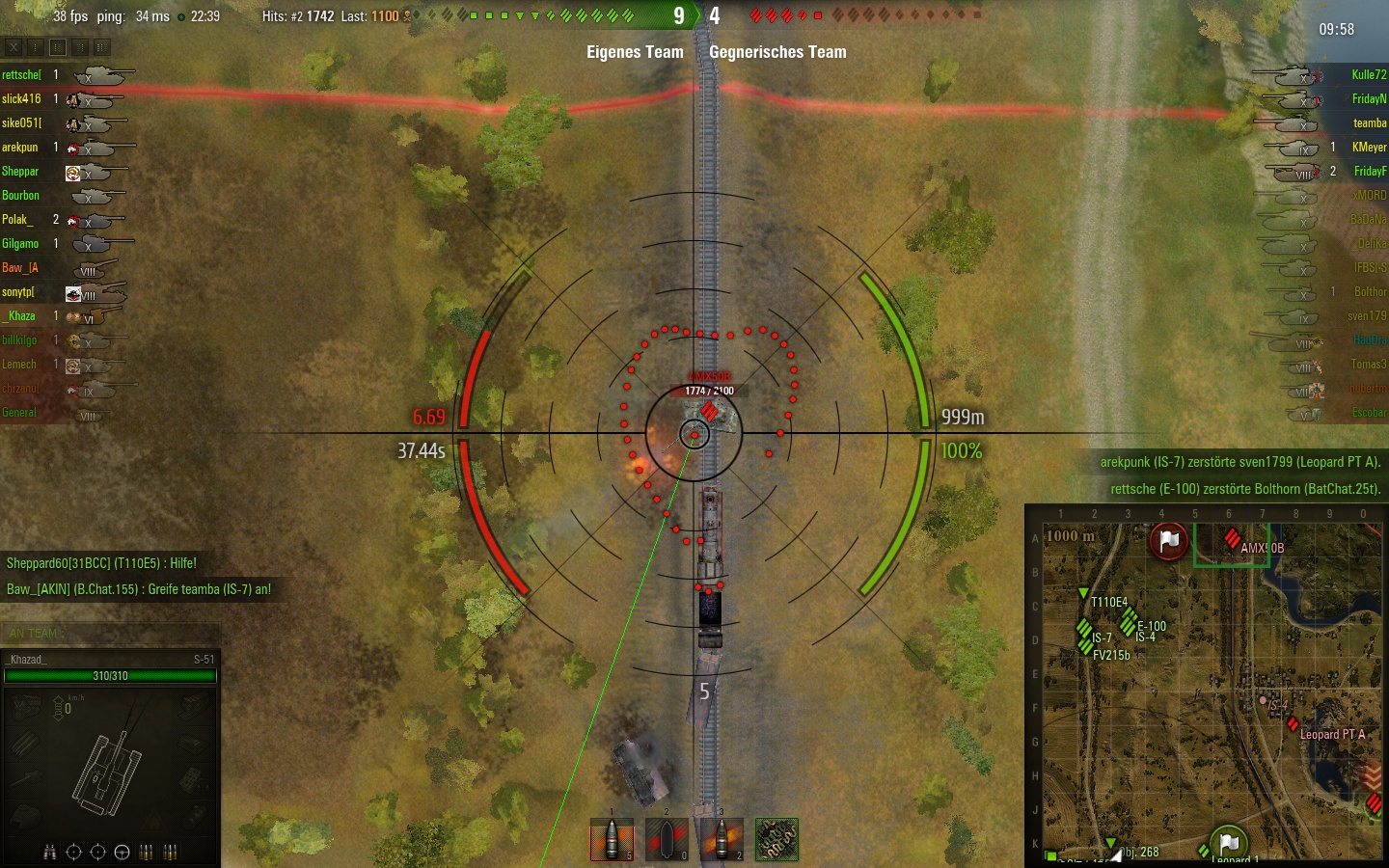Viewport: 1389px width, 868px height.
Task: Select enemy Kulle72 in the enemy list
Action: point(1368,74)
